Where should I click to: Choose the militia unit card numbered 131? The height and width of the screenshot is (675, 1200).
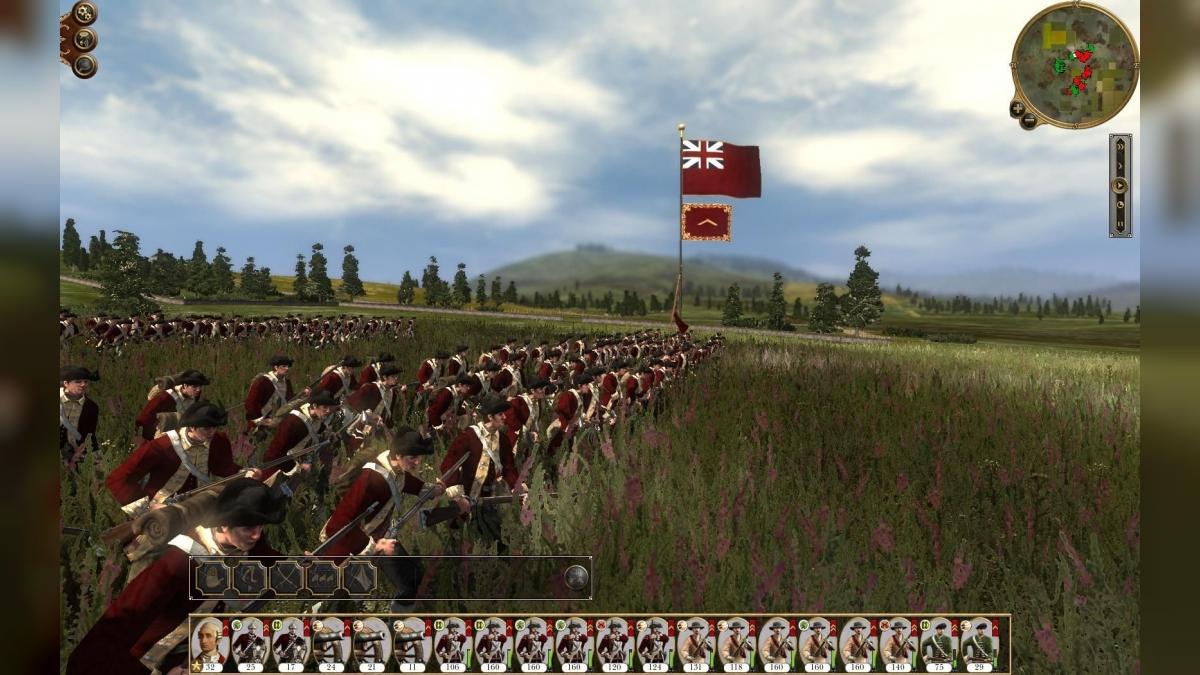(x=696, y=643)
